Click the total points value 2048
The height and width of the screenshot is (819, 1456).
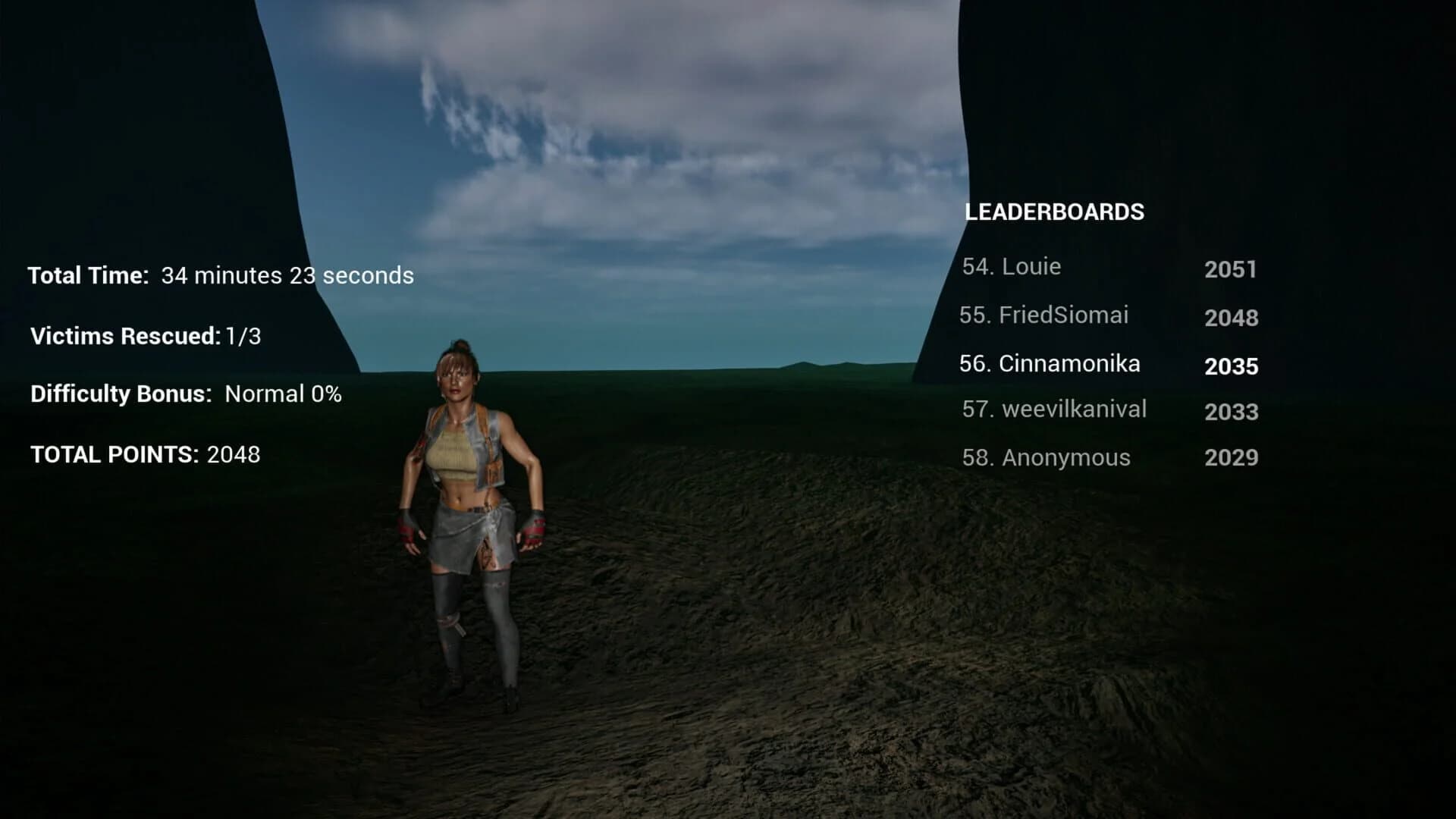(232, 455)
